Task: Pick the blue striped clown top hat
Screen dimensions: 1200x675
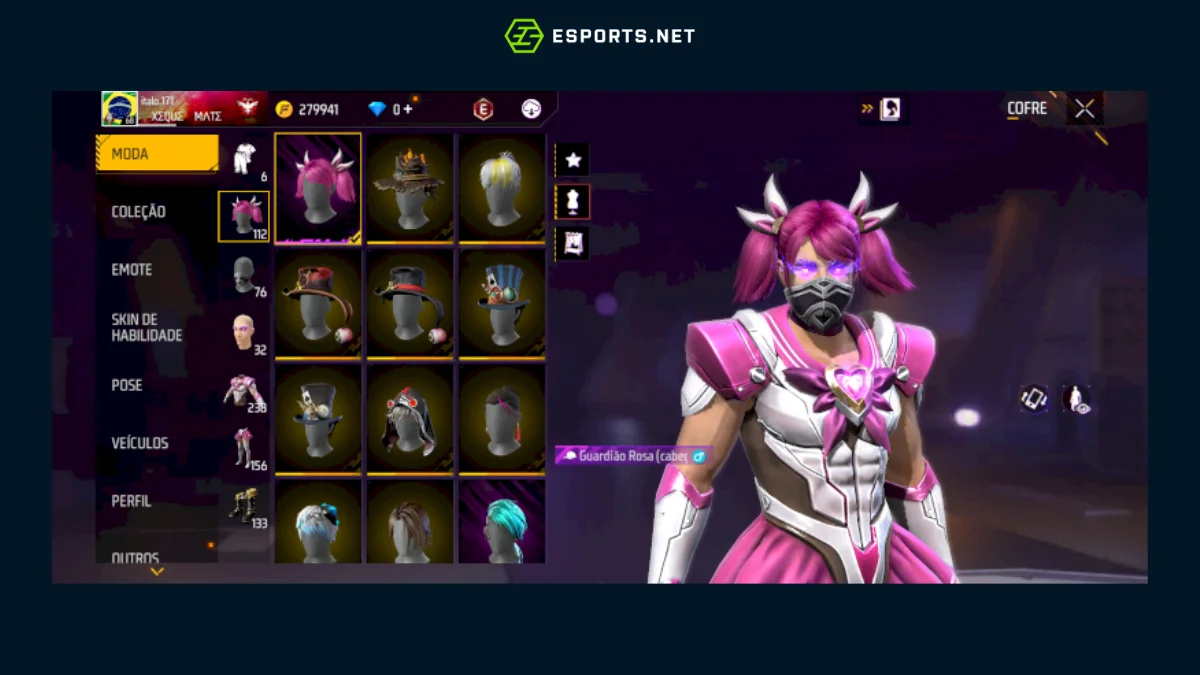Action: pyautogui.click(x=502, y=303)
